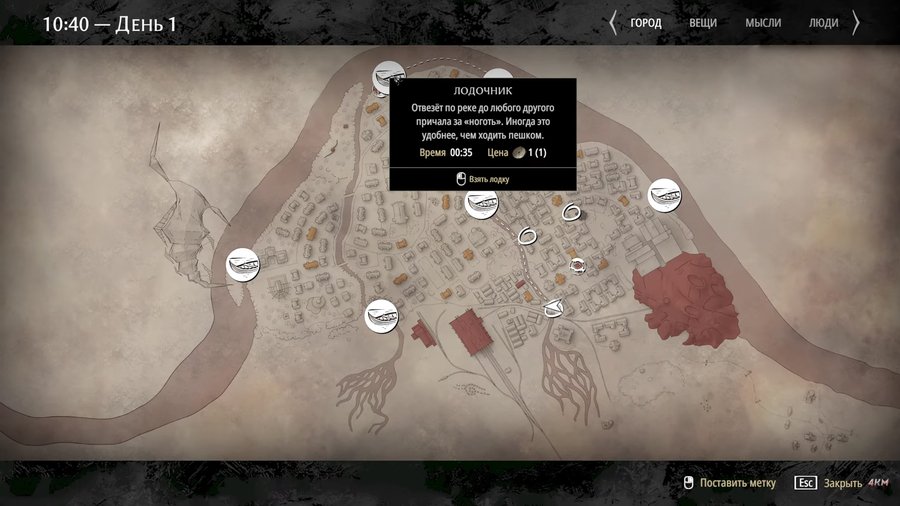Image resolution: width=900 pixels, height=506 pixels.
Task: Select the ЛЮДИ tab
Action: point(823,23)
